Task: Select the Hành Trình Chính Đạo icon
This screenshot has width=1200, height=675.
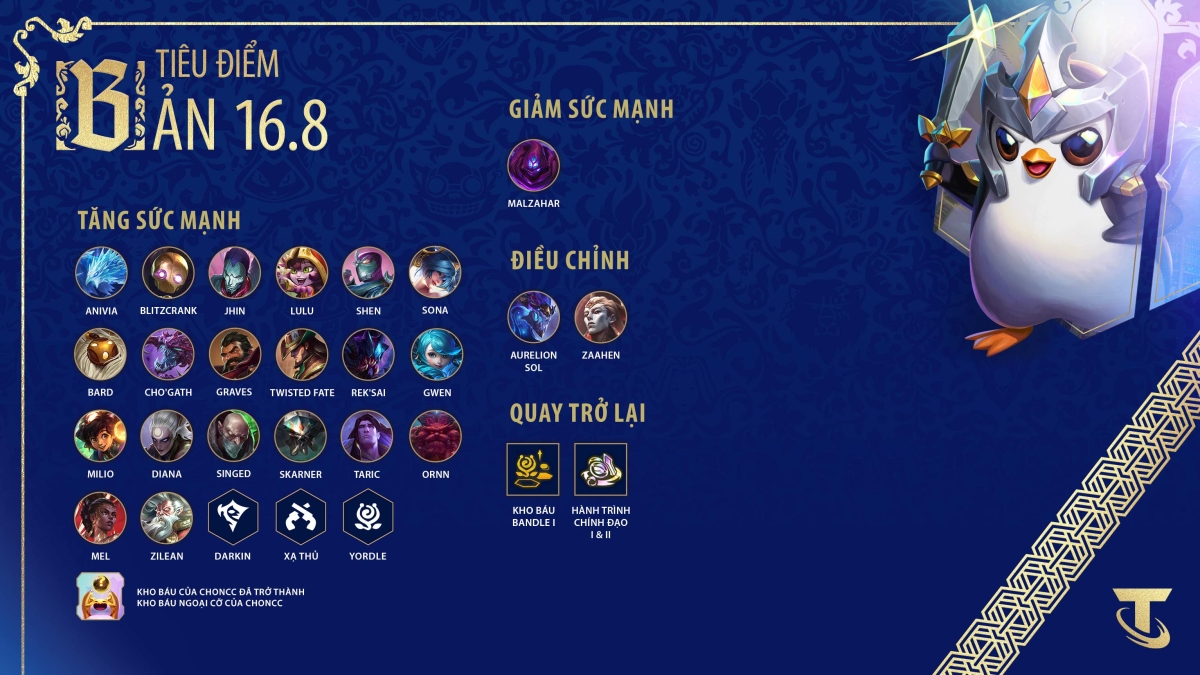Action: [600, 469]
